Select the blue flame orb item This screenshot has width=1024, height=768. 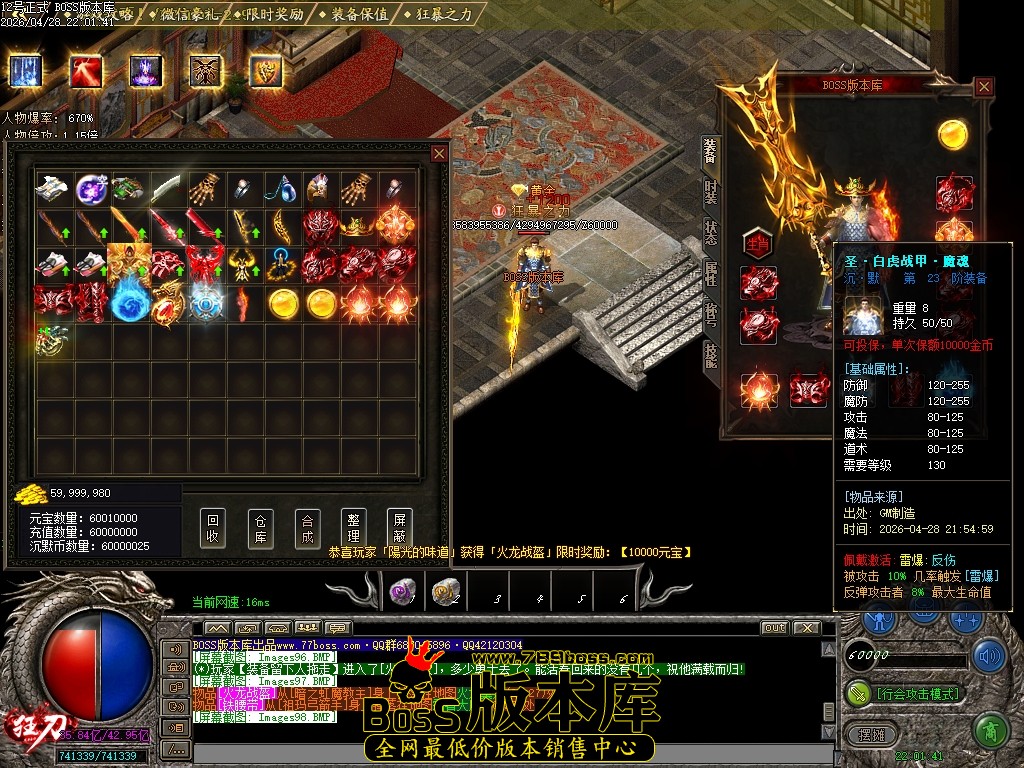(129, 303)
